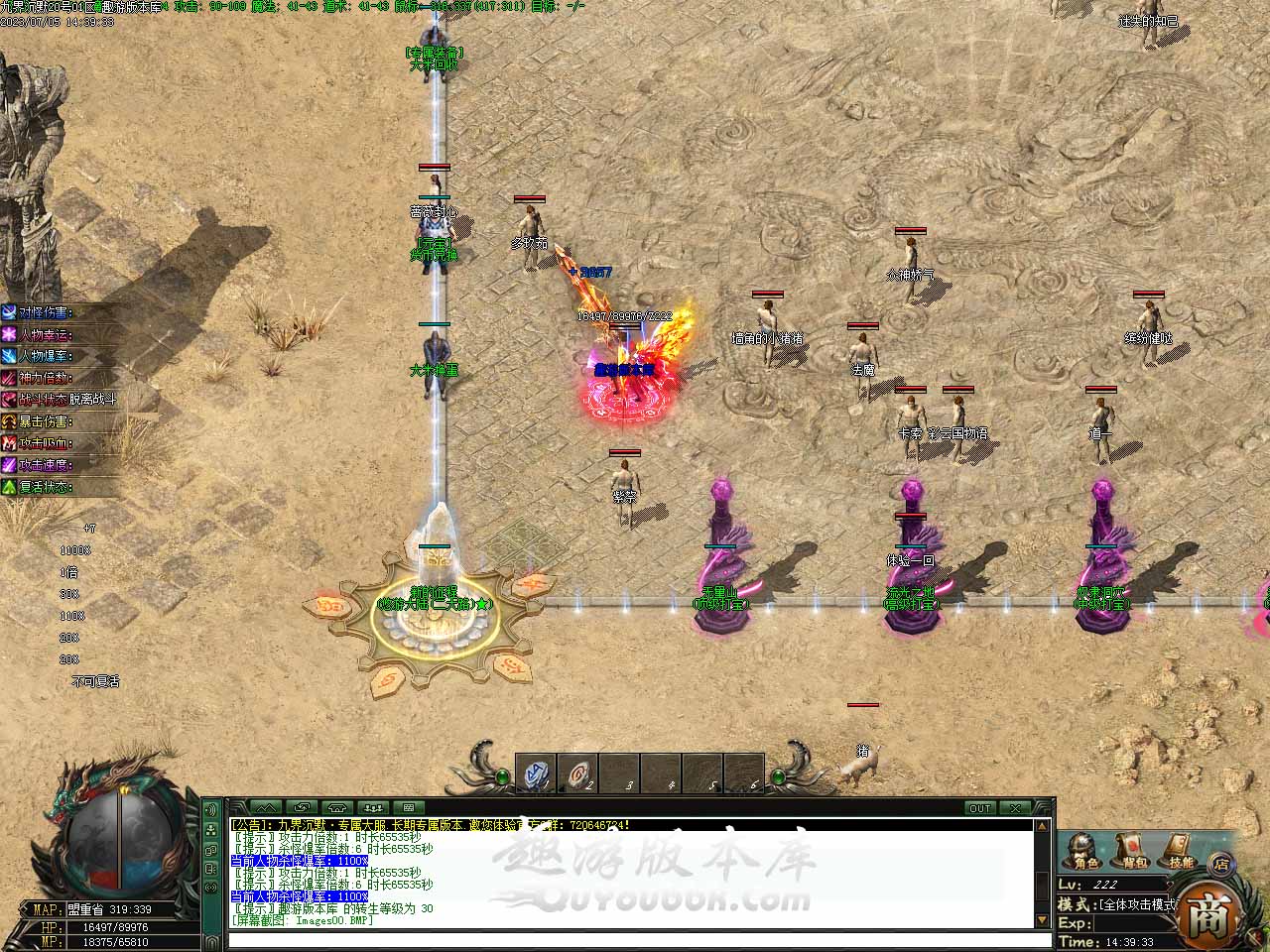The image size is (1270, 952).
Task: Select hotbar slot 2 red swirl item
Action: coord(578,774)
